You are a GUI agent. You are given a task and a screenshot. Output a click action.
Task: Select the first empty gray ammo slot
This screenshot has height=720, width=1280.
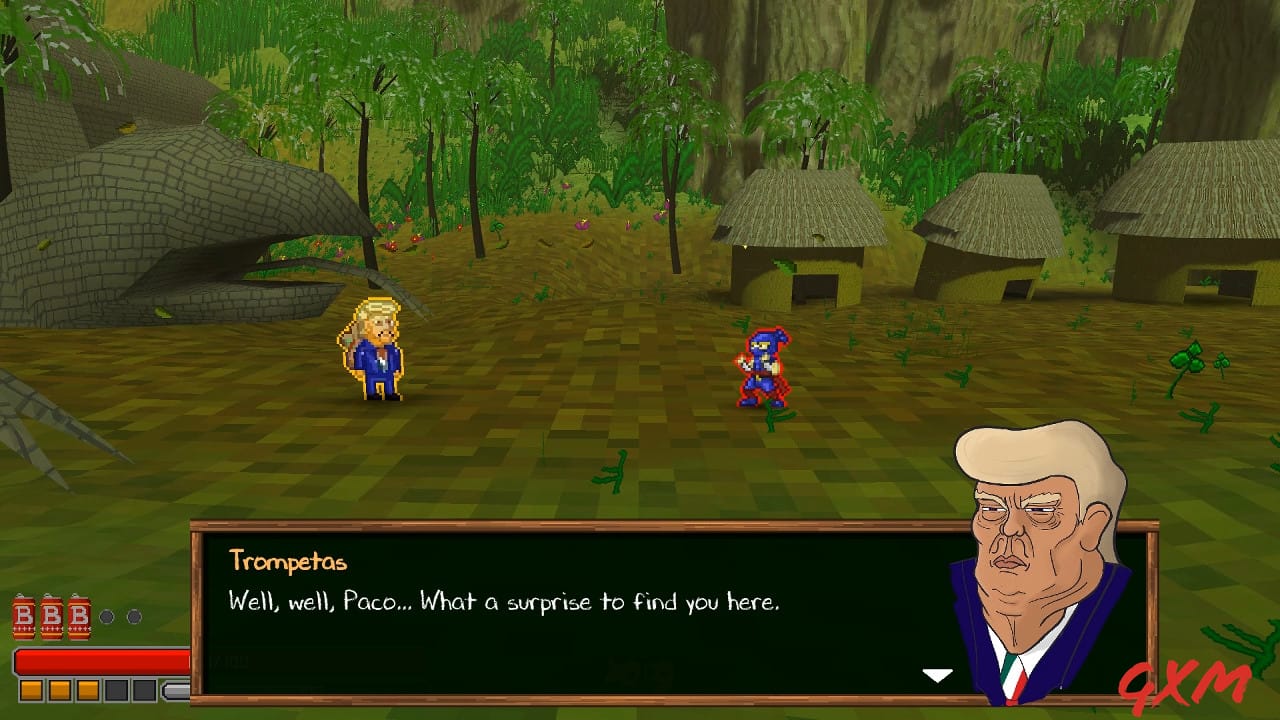115,689
